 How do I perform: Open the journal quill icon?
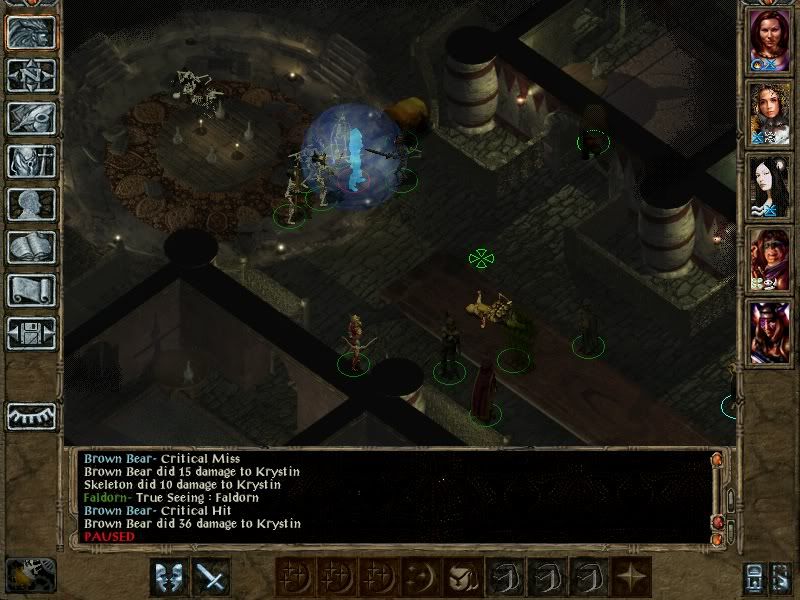pyautogui.click(x=30, y=118)
